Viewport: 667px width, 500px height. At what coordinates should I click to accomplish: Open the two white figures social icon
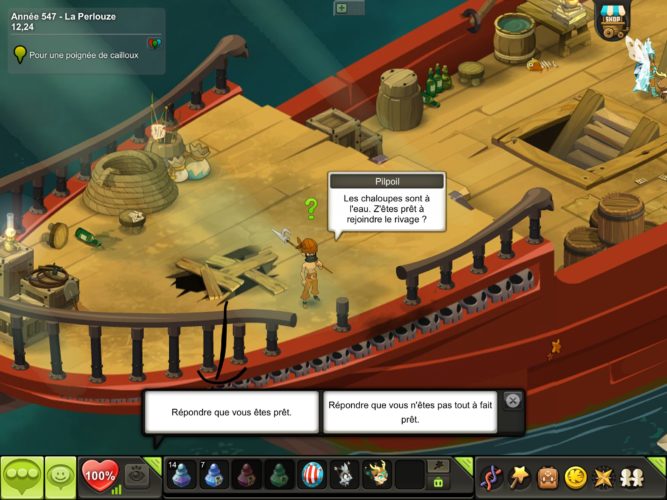click(x=631, y=475)
